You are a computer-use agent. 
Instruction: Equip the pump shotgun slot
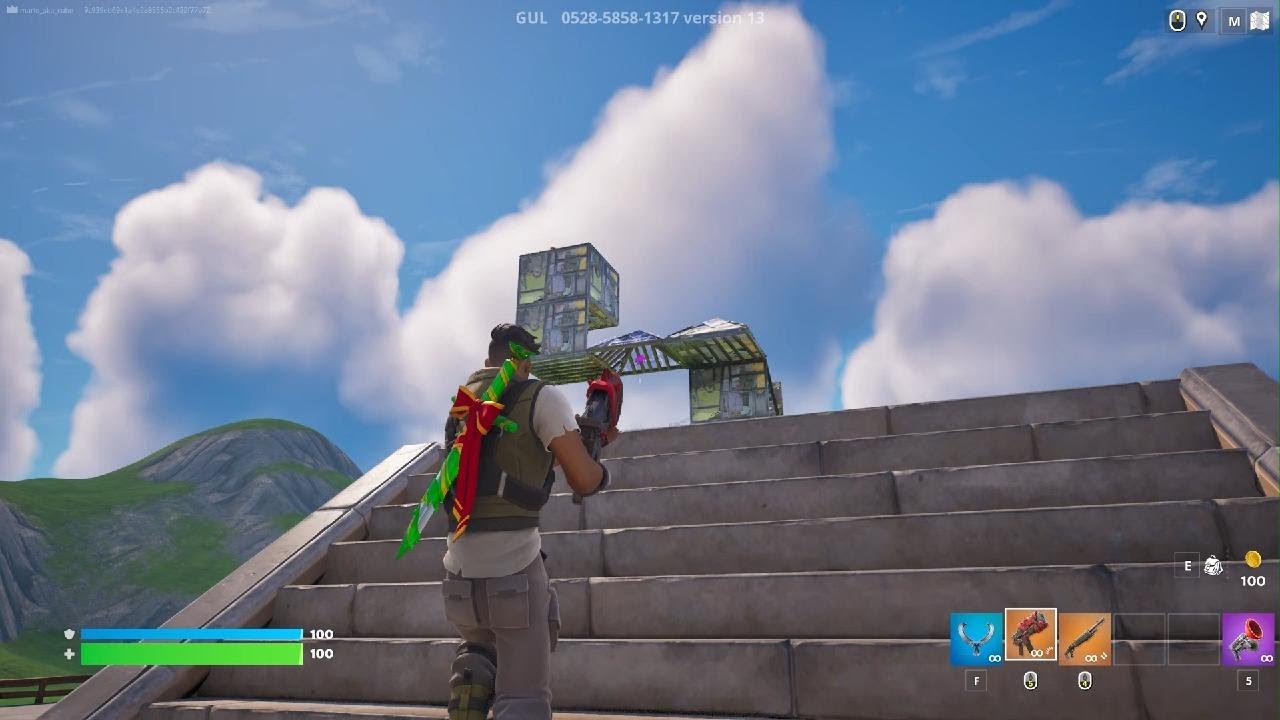point(1084,638)
